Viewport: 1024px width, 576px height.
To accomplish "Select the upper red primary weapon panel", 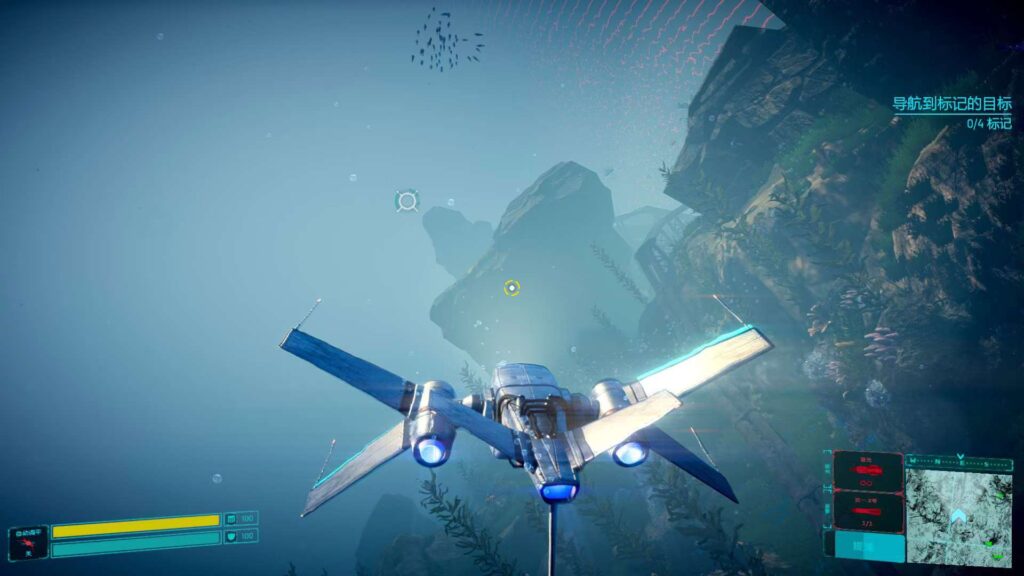I will (867, 471).
